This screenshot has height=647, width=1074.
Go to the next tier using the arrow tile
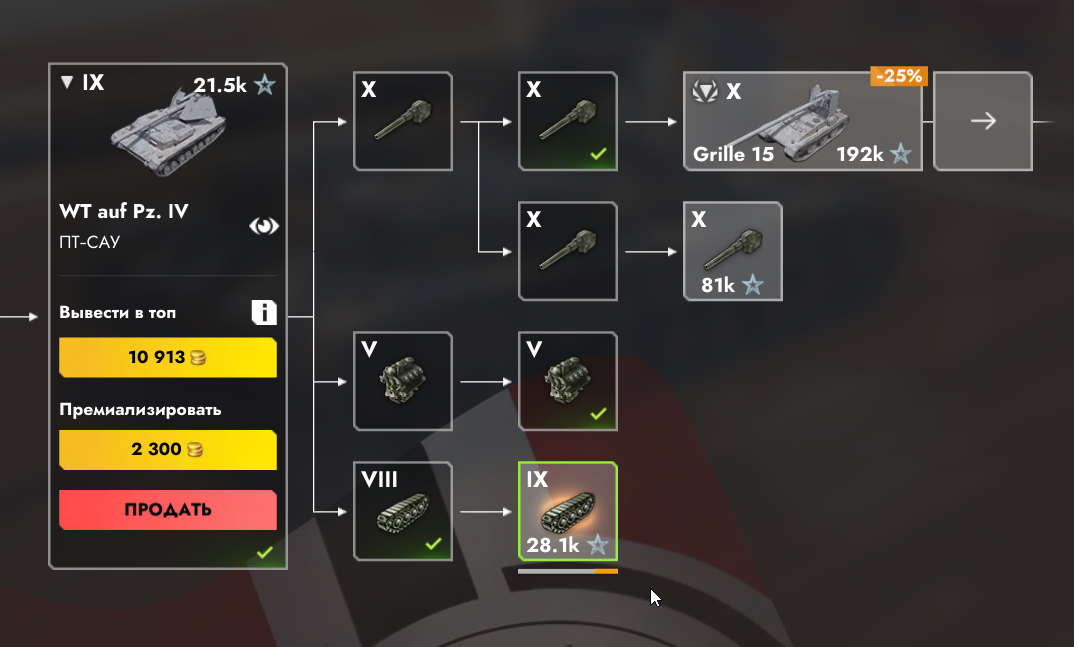(x=983, y=121)
